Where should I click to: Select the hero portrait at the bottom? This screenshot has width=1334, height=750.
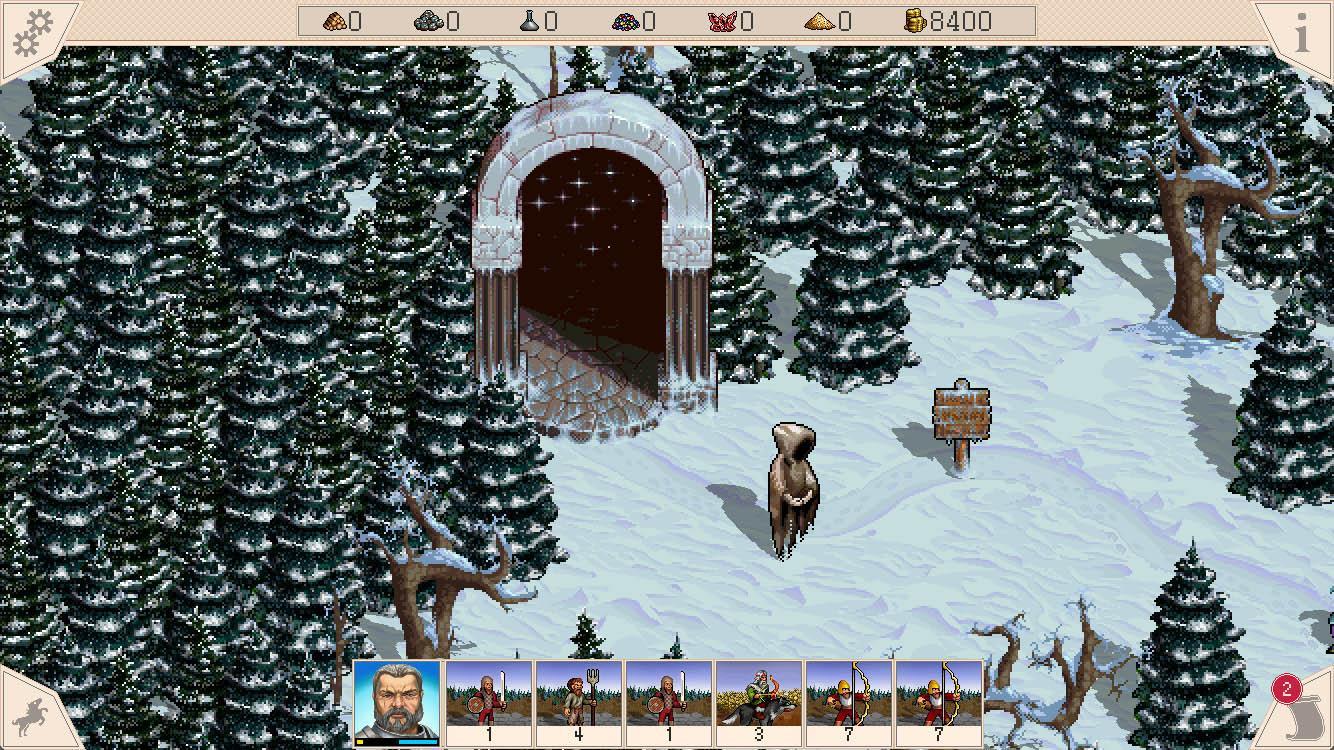(x=395, y=700)
